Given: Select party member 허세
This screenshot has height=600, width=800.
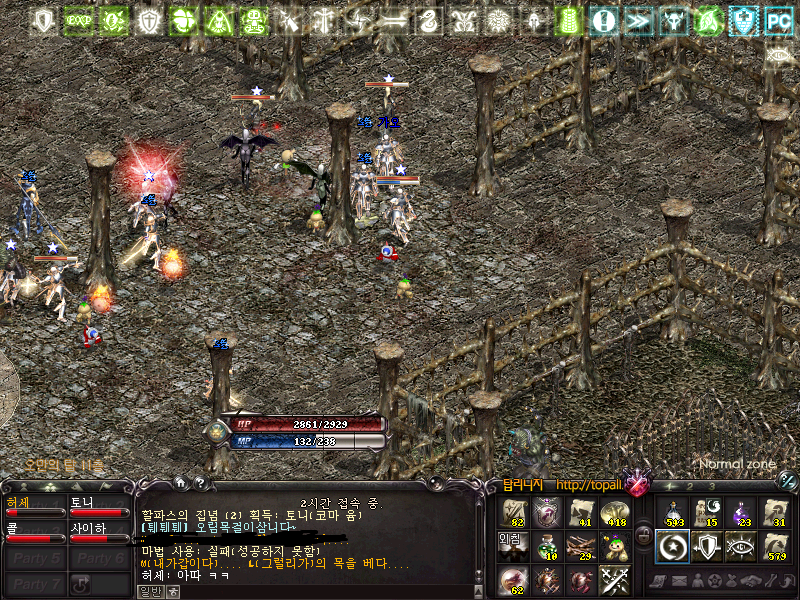Looking at the screenshot, I should point(33,507).
